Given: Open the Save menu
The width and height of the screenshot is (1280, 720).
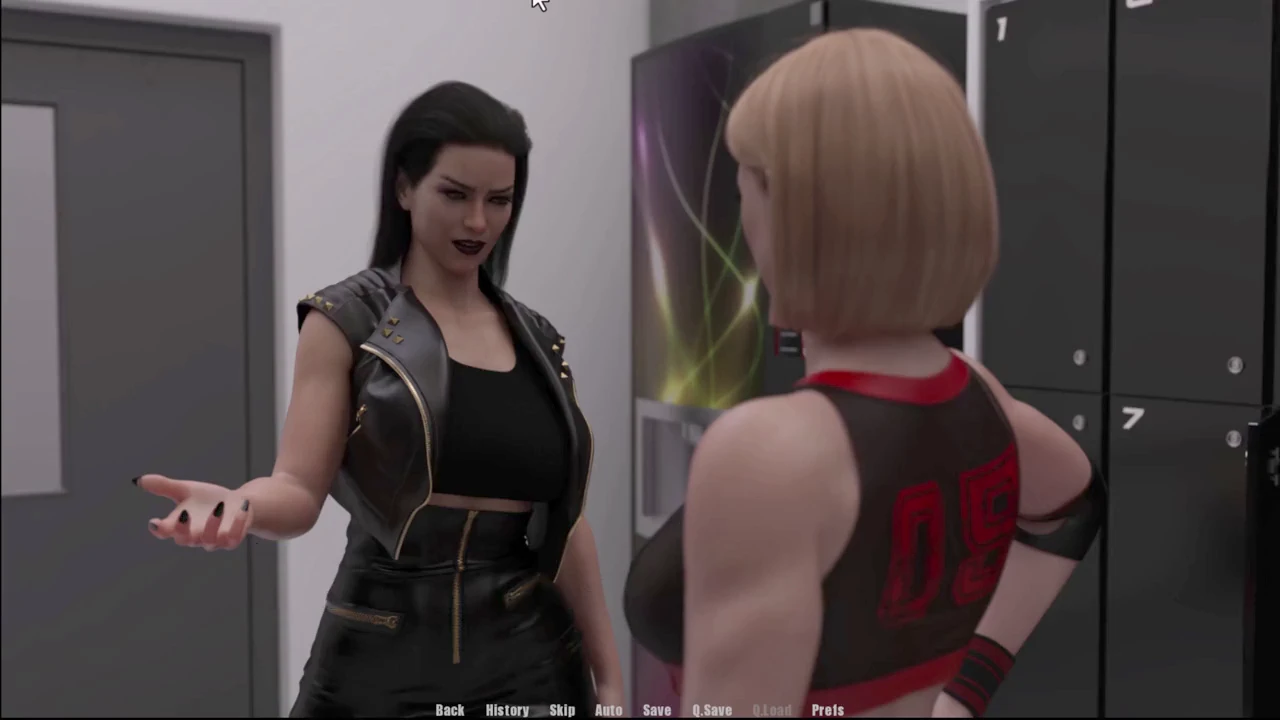Looking at the screenshot, I should pyautogui.click(x=657, y=710).
